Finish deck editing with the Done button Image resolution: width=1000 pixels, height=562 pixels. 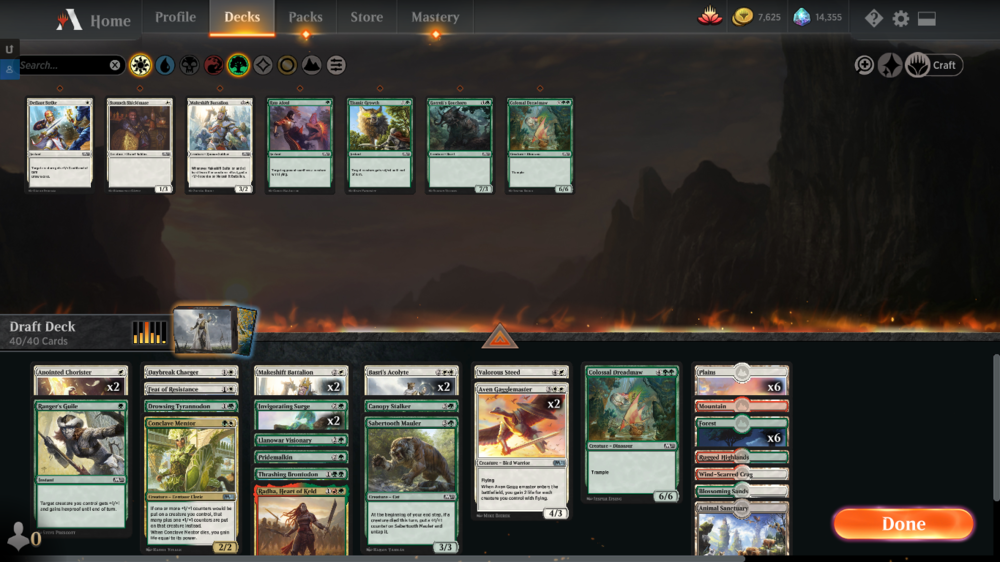pyautogui.click(x=903, y=524)
